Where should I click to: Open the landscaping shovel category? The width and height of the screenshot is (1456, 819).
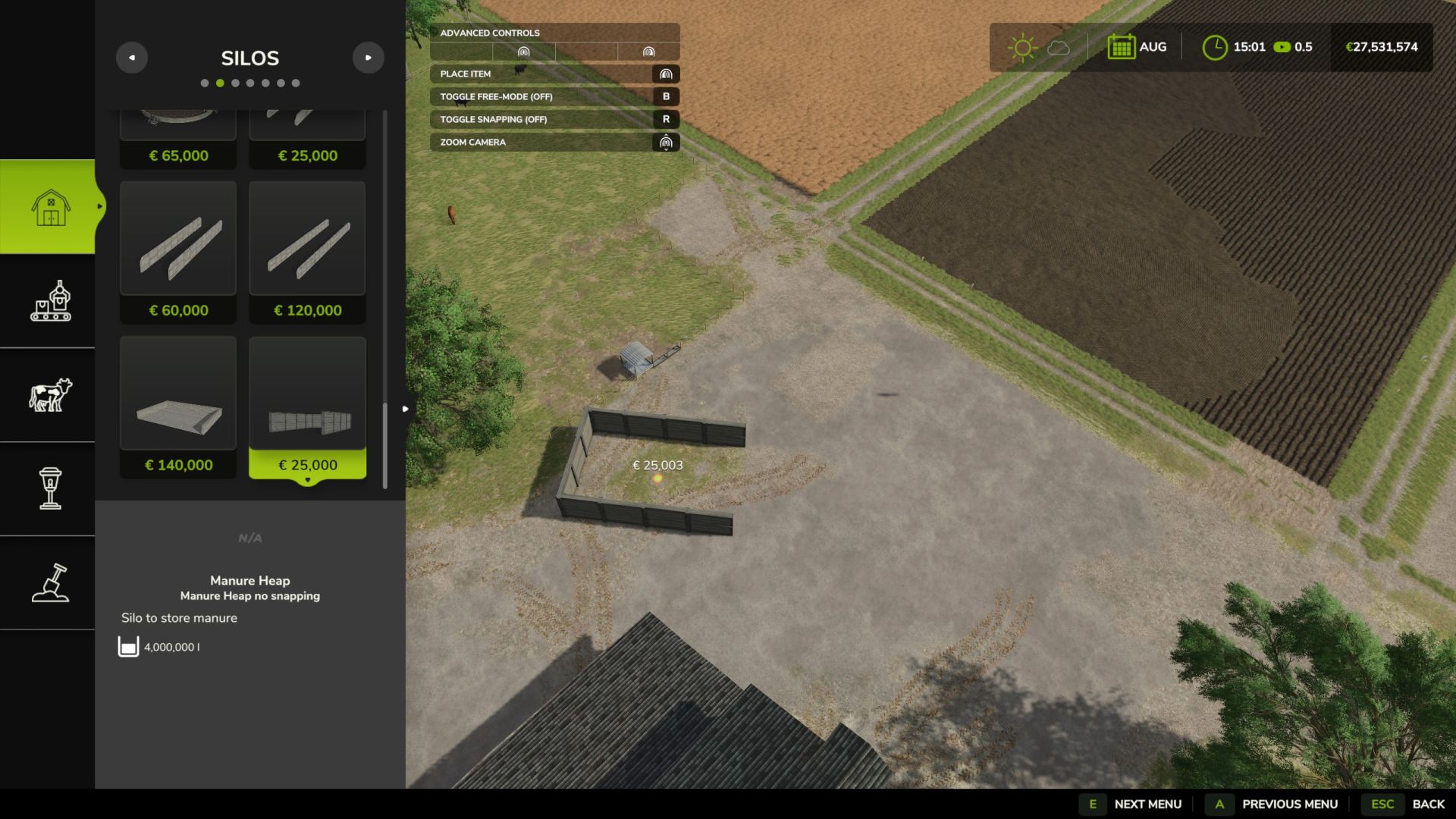coord(50,583)
